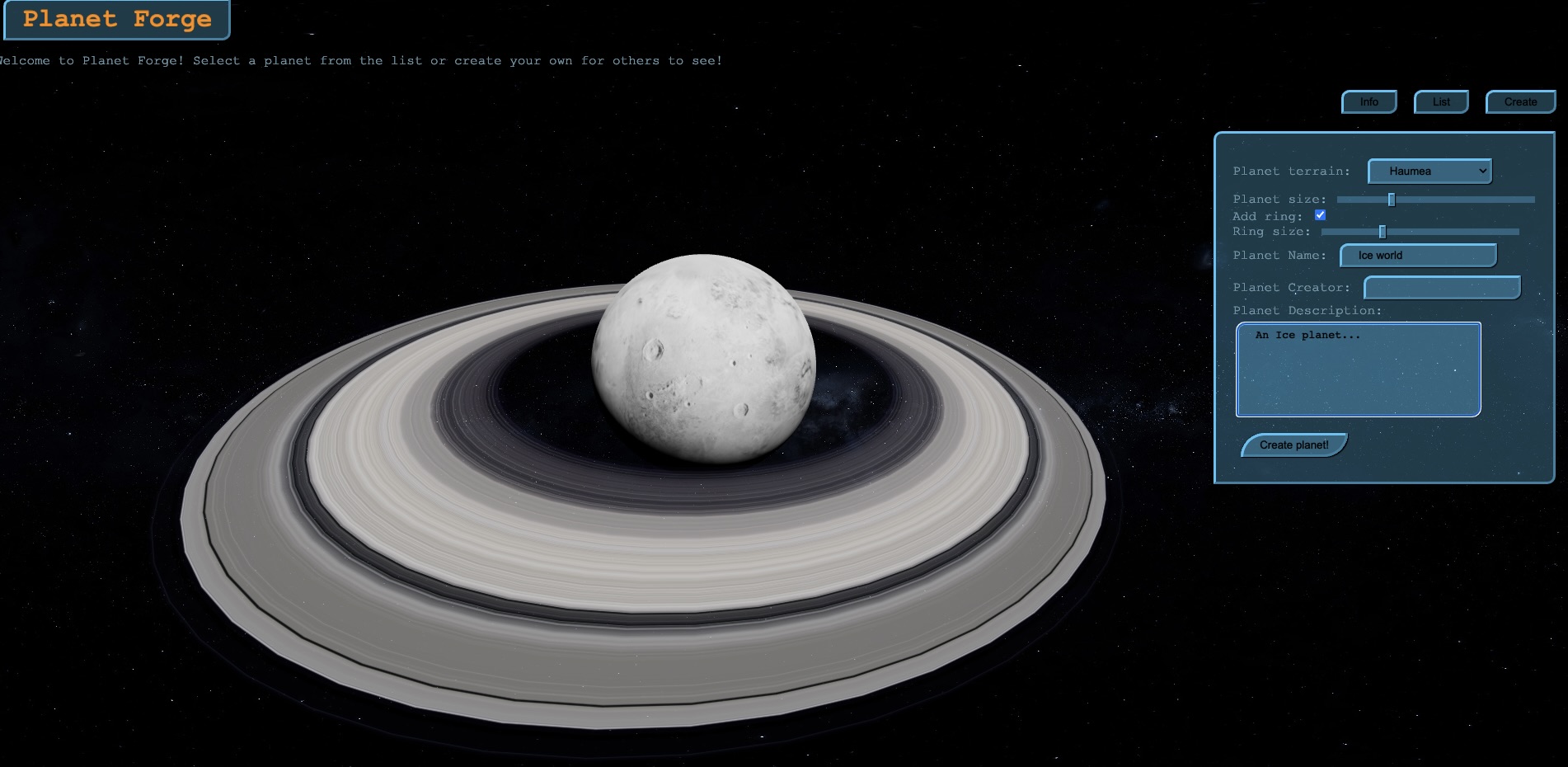The image size is (1568, 767).
Task: Adjust the Planet size slider
Action: pyautogui.click(x=1391, y=199)
